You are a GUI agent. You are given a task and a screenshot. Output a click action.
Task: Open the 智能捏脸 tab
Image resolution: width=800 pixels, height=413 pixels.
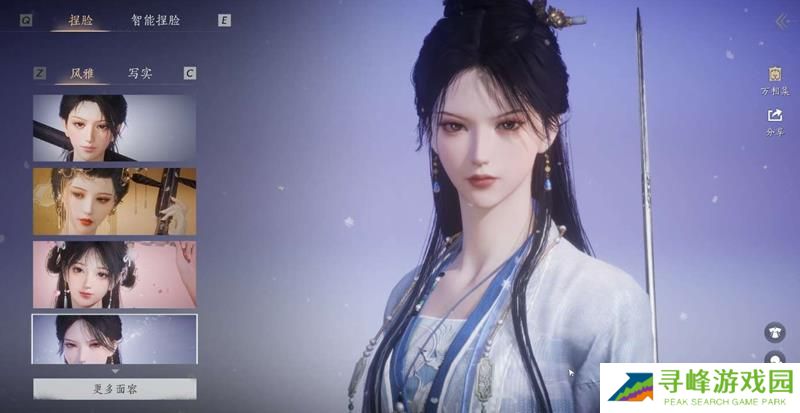click(x=155, y=19)
